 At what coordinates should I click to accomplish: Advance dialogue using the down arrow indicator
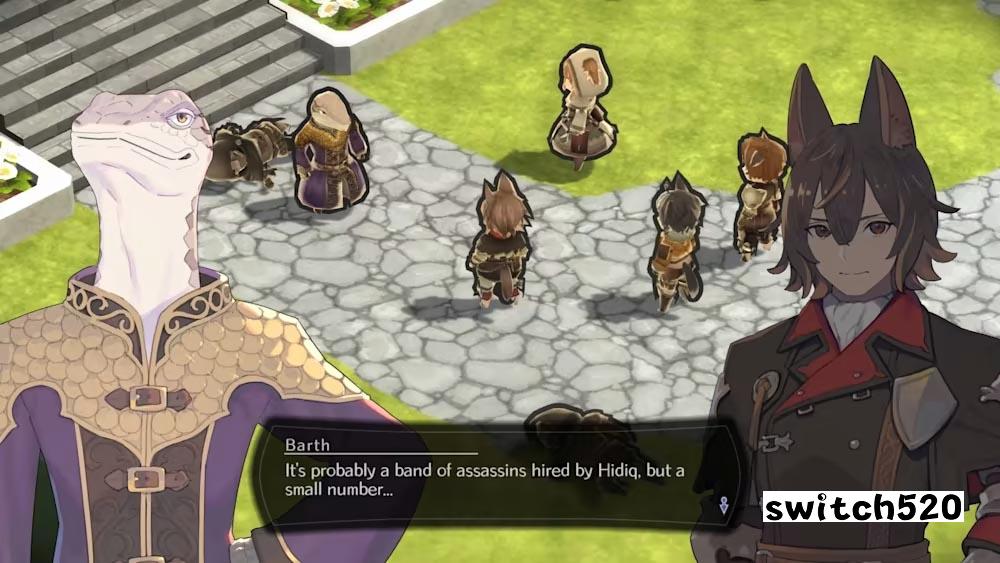723,505
